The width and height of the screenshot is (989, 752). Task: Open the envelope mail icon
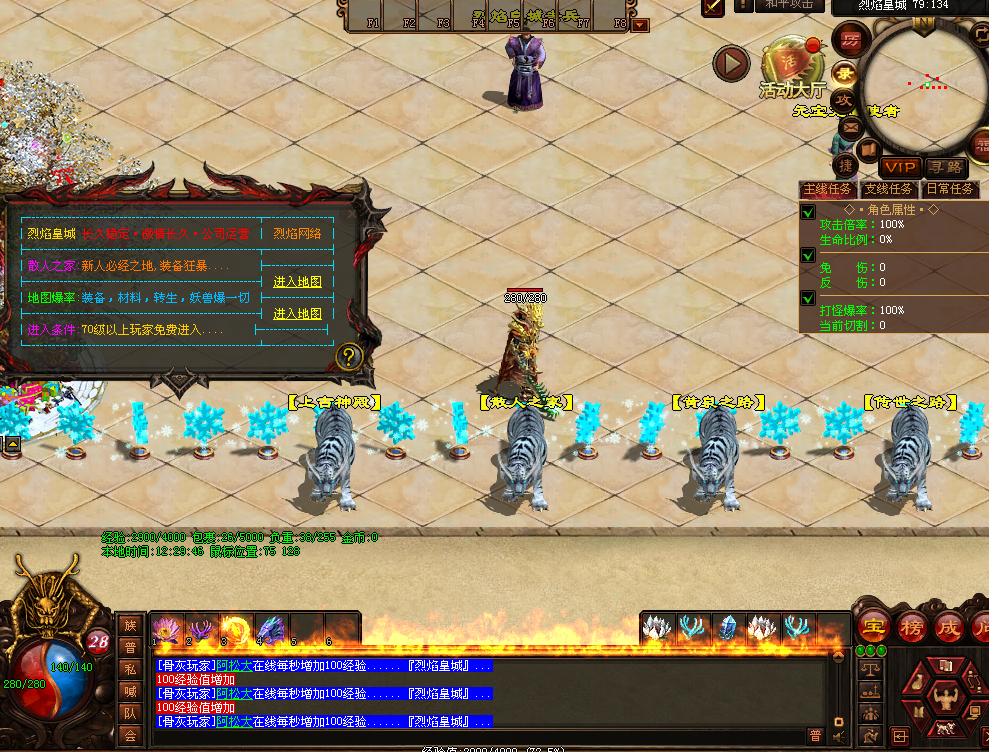(x=851, y=128)
